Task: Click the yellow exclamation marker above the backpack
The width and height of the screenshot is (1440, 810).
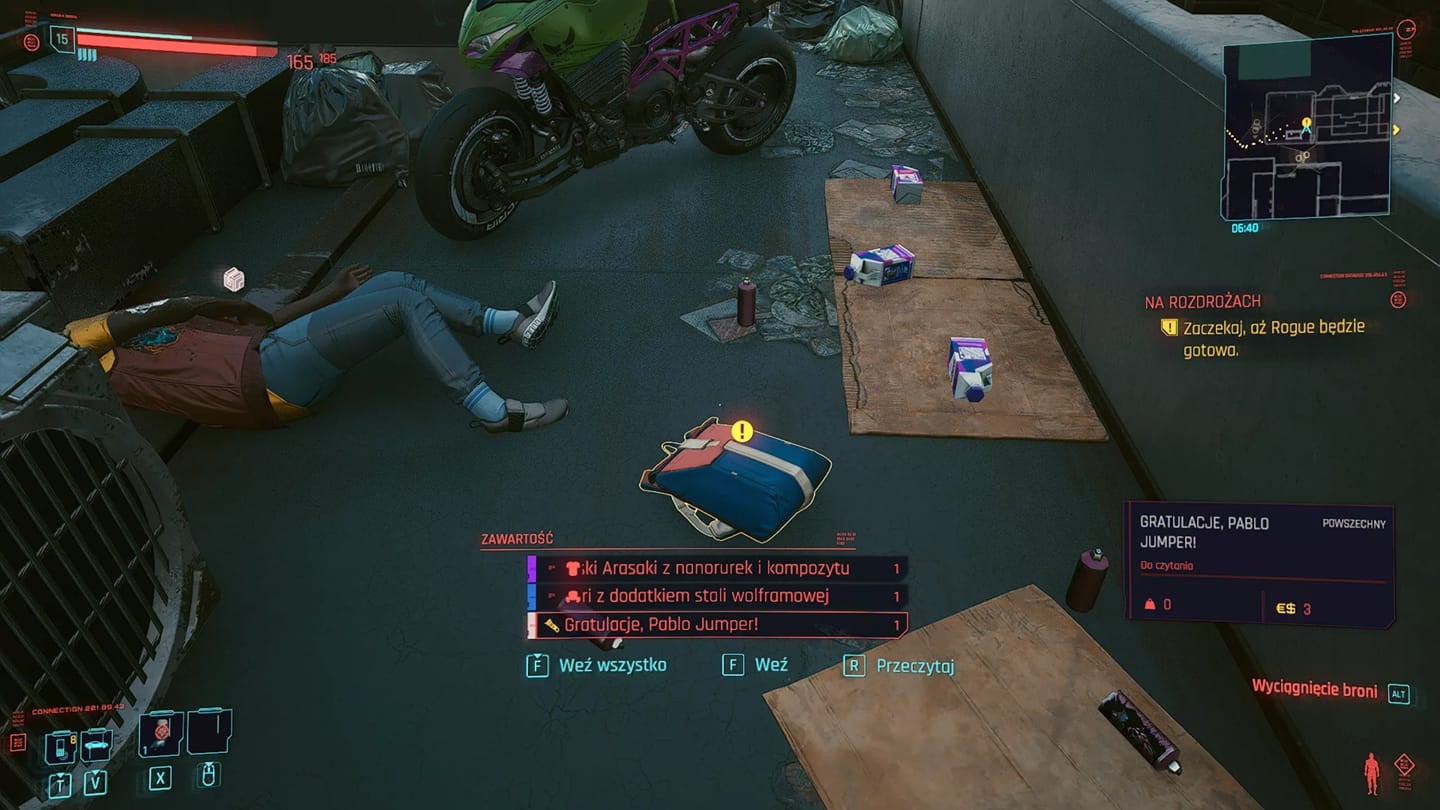Action: (x=740, y=432)
